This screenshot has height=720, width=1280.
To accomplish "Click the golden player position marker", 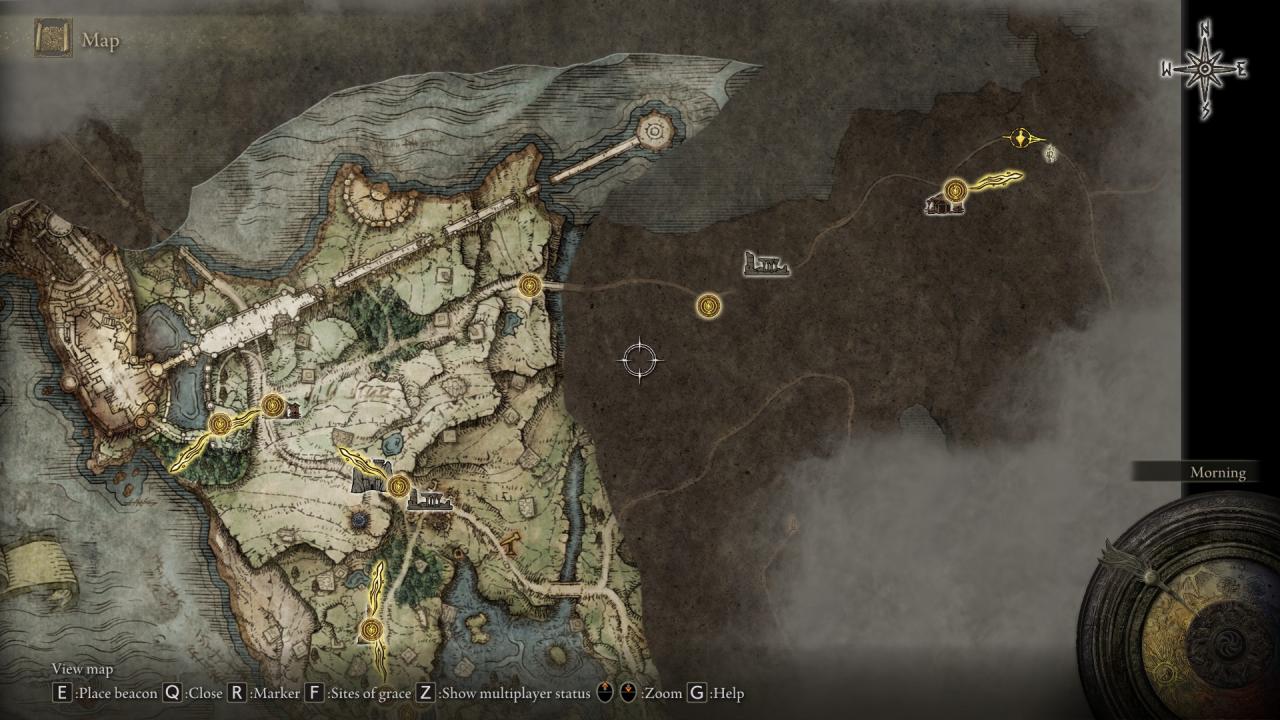I will [x=1022, y=138].
